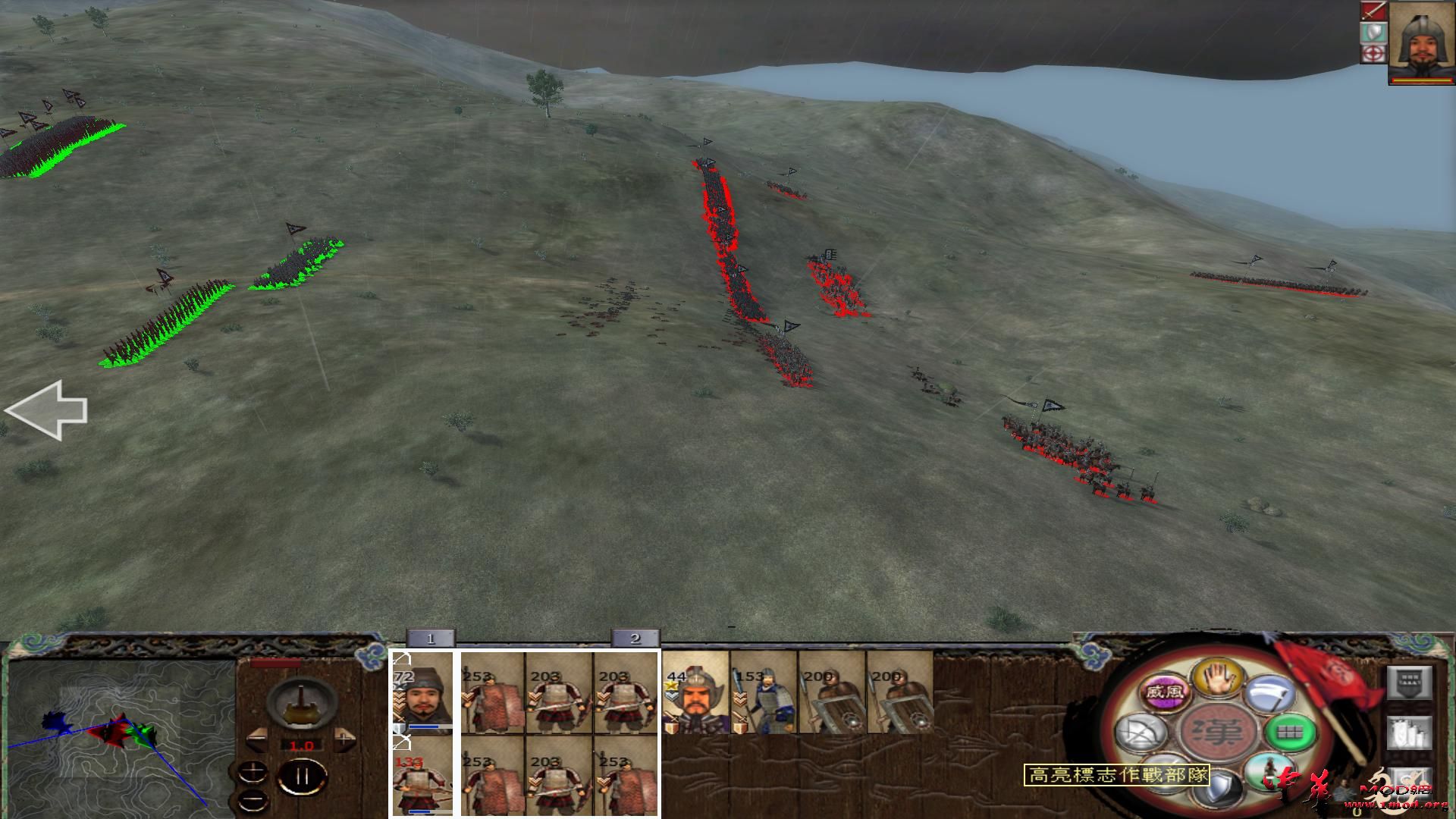Screen dimensions: 1456x819
Task: Toggle the middle unit-display button on the right panel
Action: (x=1410, y=733)
